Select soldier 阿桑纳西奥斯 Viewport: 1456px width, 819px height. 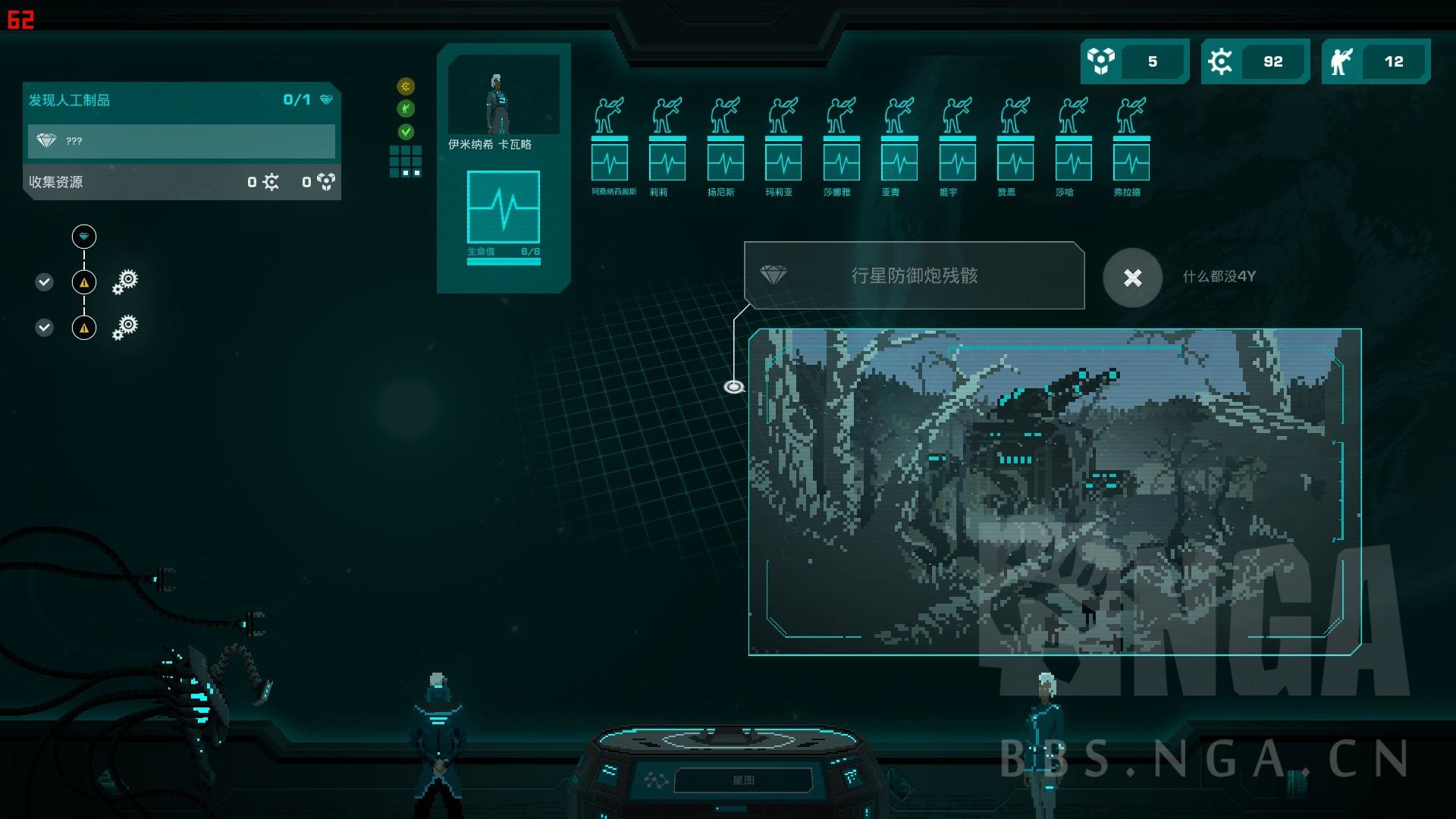pyautogui.click(x=610, y=145)
